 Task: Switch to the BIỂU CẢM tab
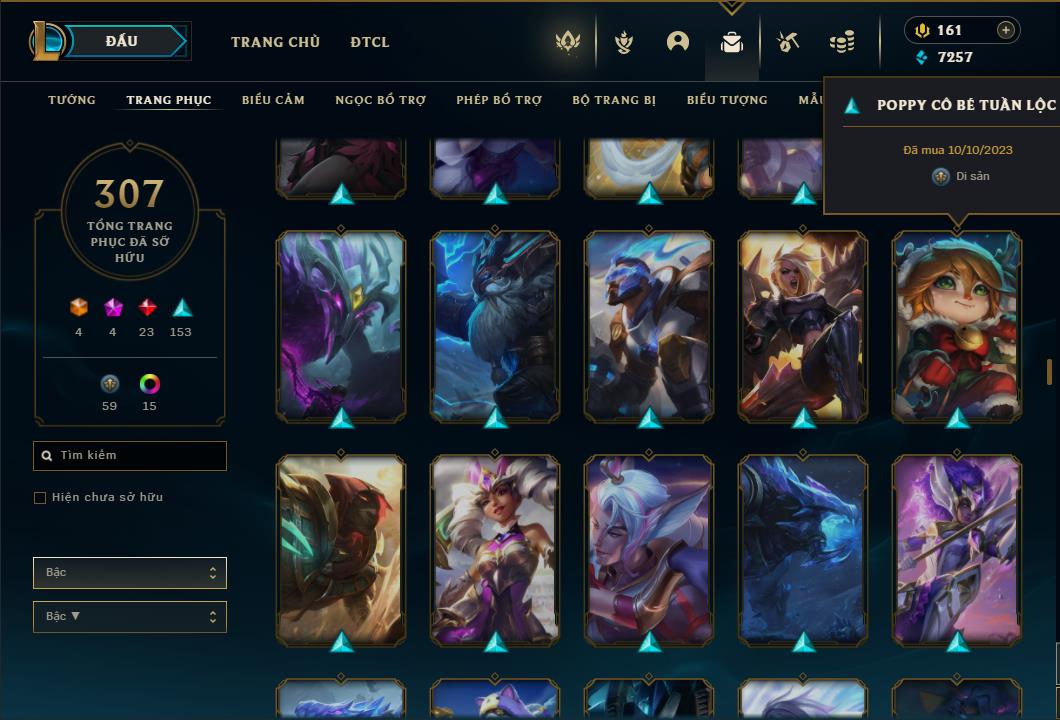(x=273, y=100)
